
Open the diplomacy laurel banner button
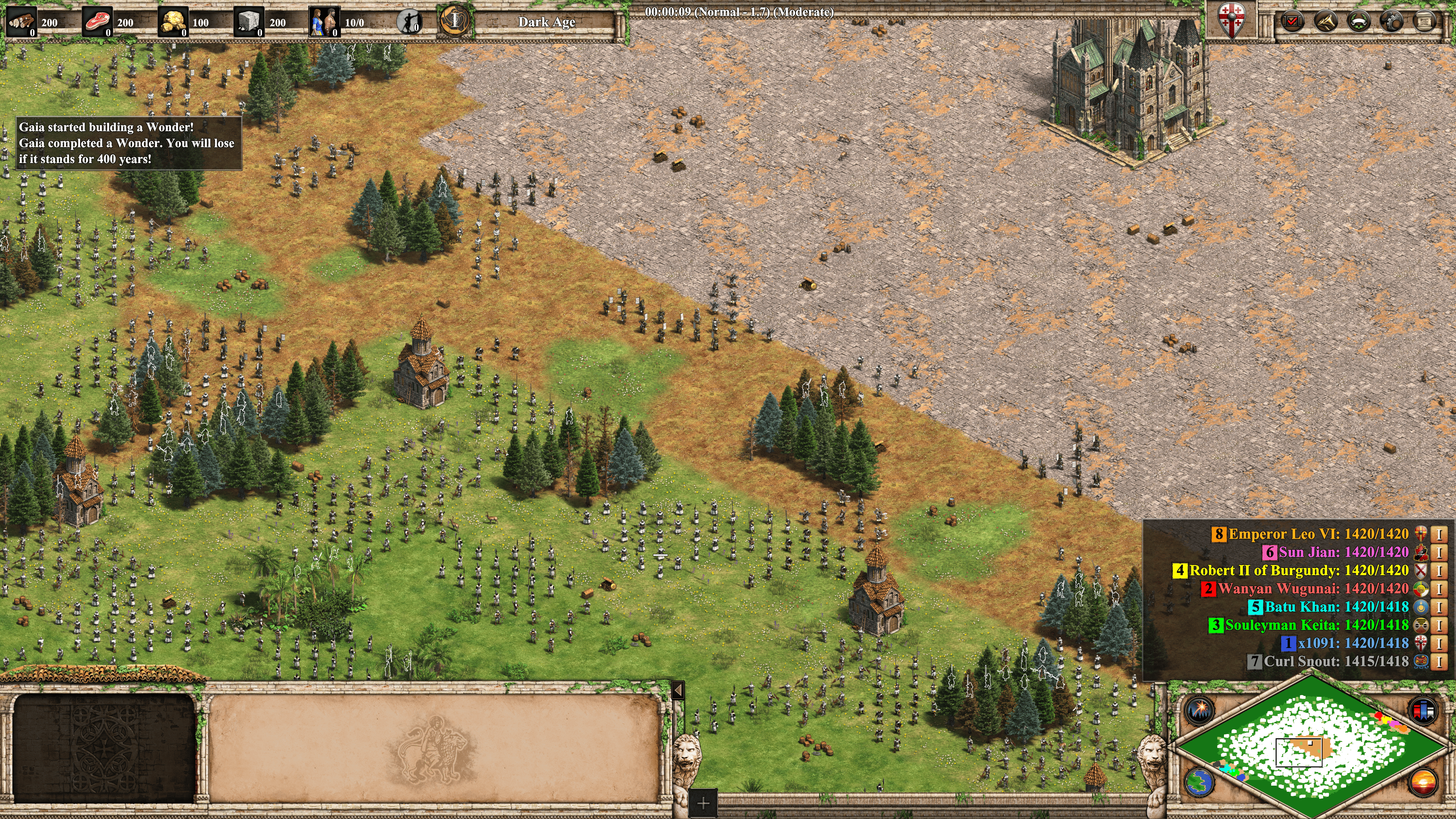click(1359, 22)
